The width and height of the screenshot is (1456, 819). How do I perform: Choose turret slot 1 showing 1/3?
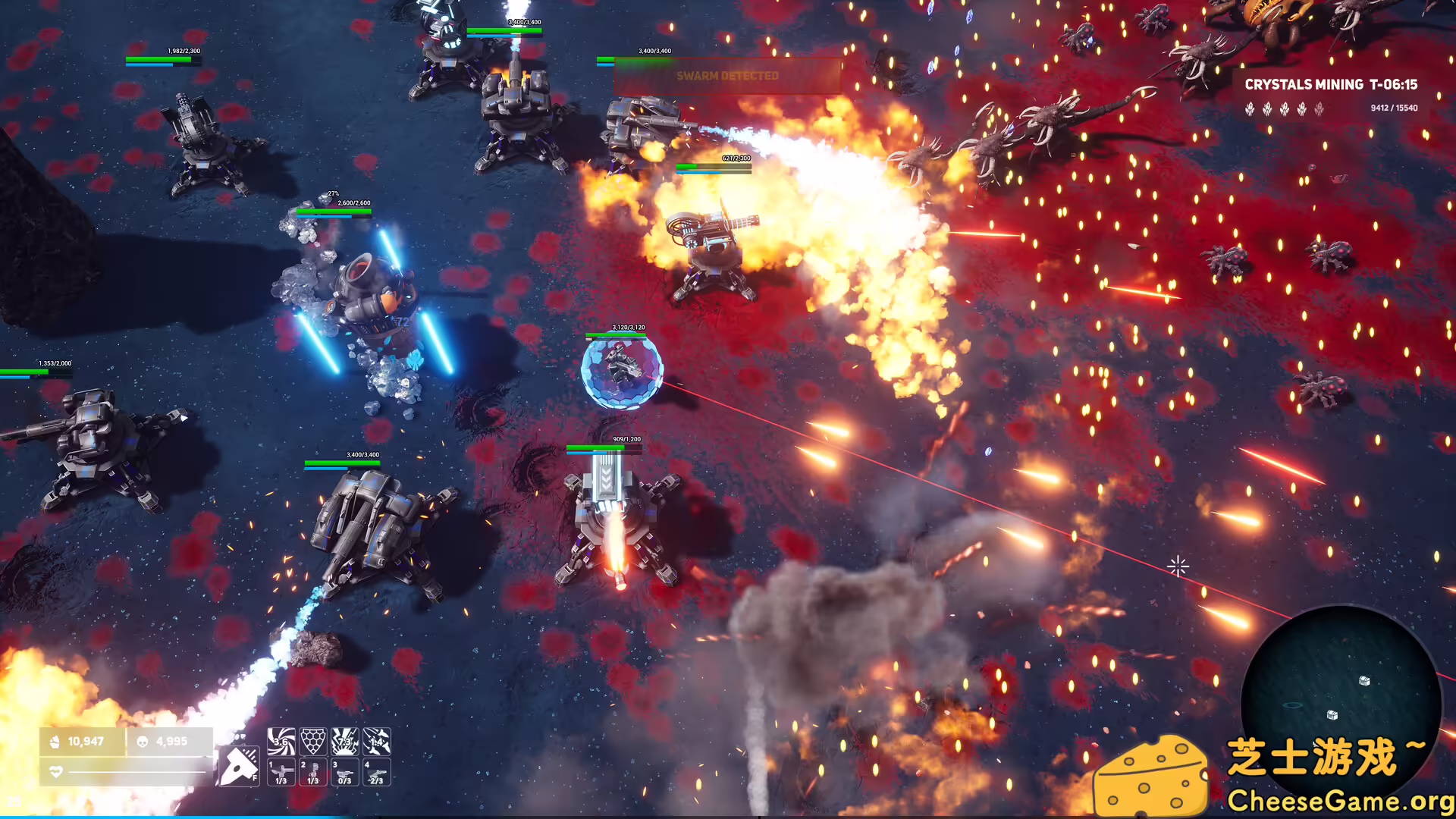pos(281,772)
